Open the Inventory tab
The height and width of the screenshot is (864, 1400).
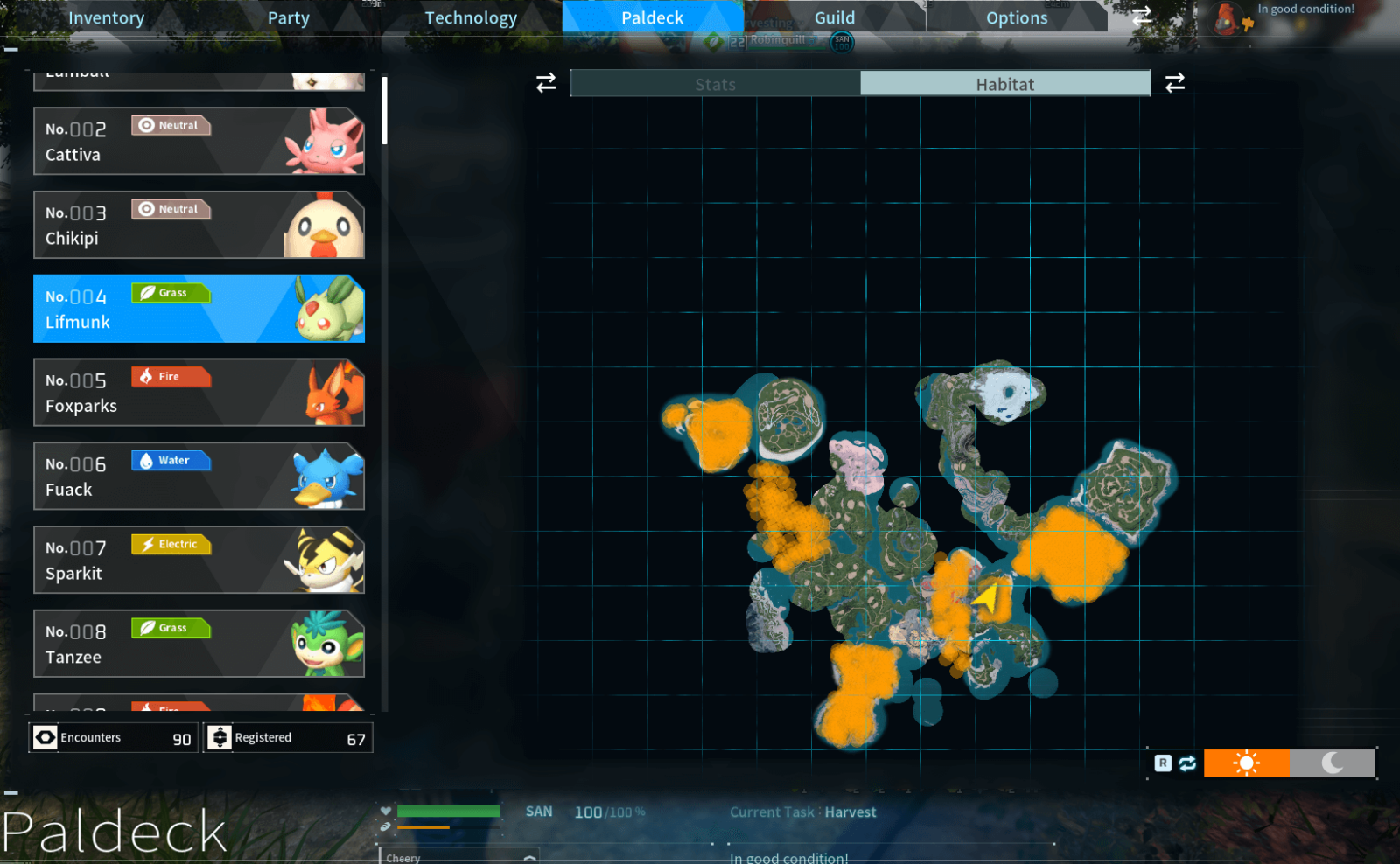pyautogui.click(x=107, y=17)
